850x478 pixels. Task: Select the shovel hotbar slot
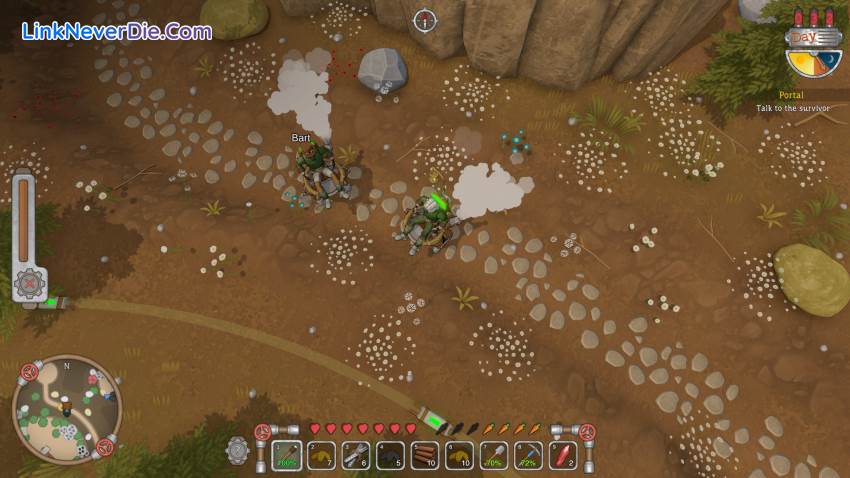coord(494,455)
